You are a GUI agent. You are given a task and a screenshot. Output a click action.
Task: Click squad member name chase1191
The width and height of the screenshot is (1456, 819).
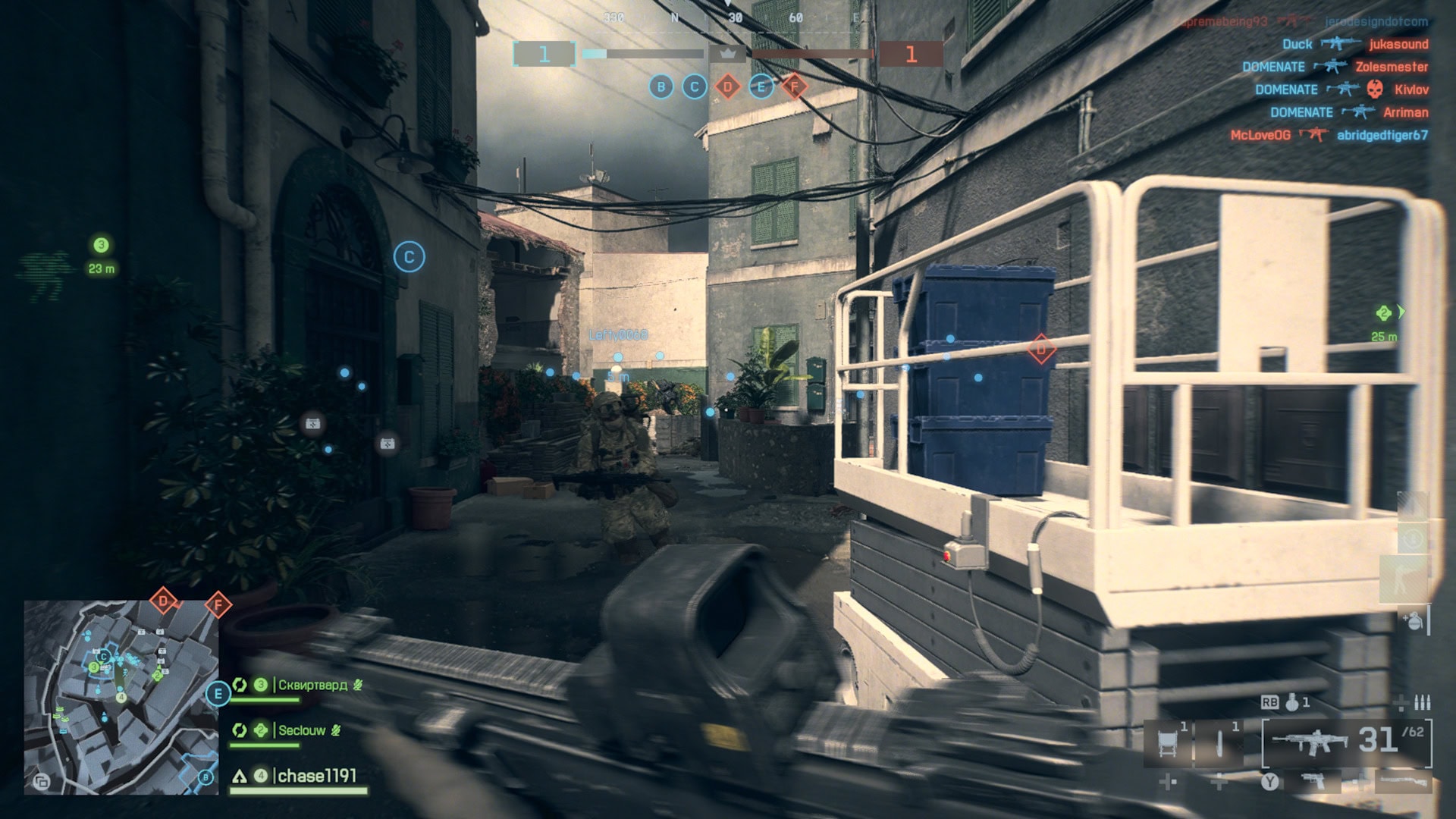pyautogui.click(x=316, y=775)
